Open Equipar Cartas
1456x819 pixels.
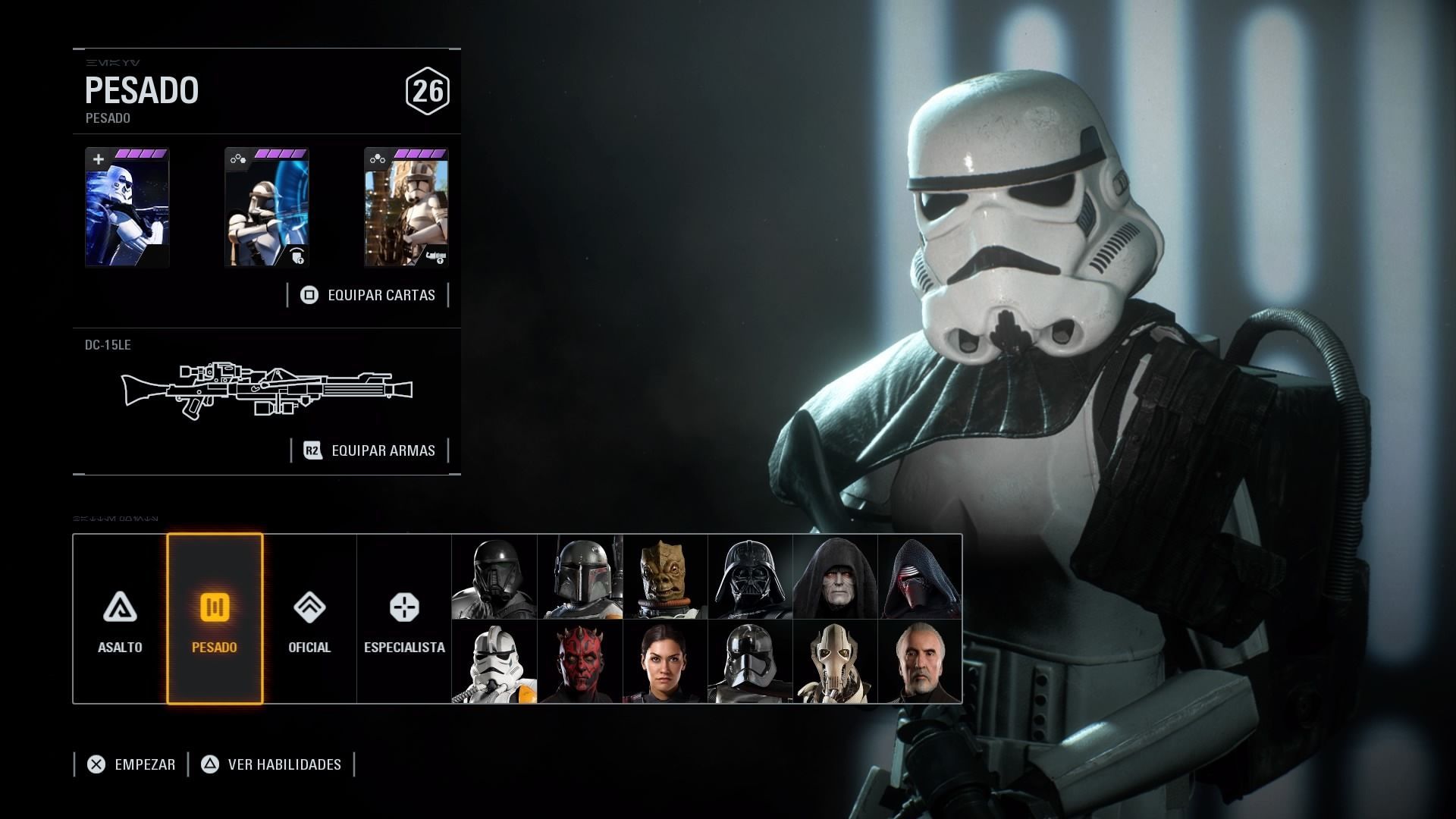click(x=369, y=295)
